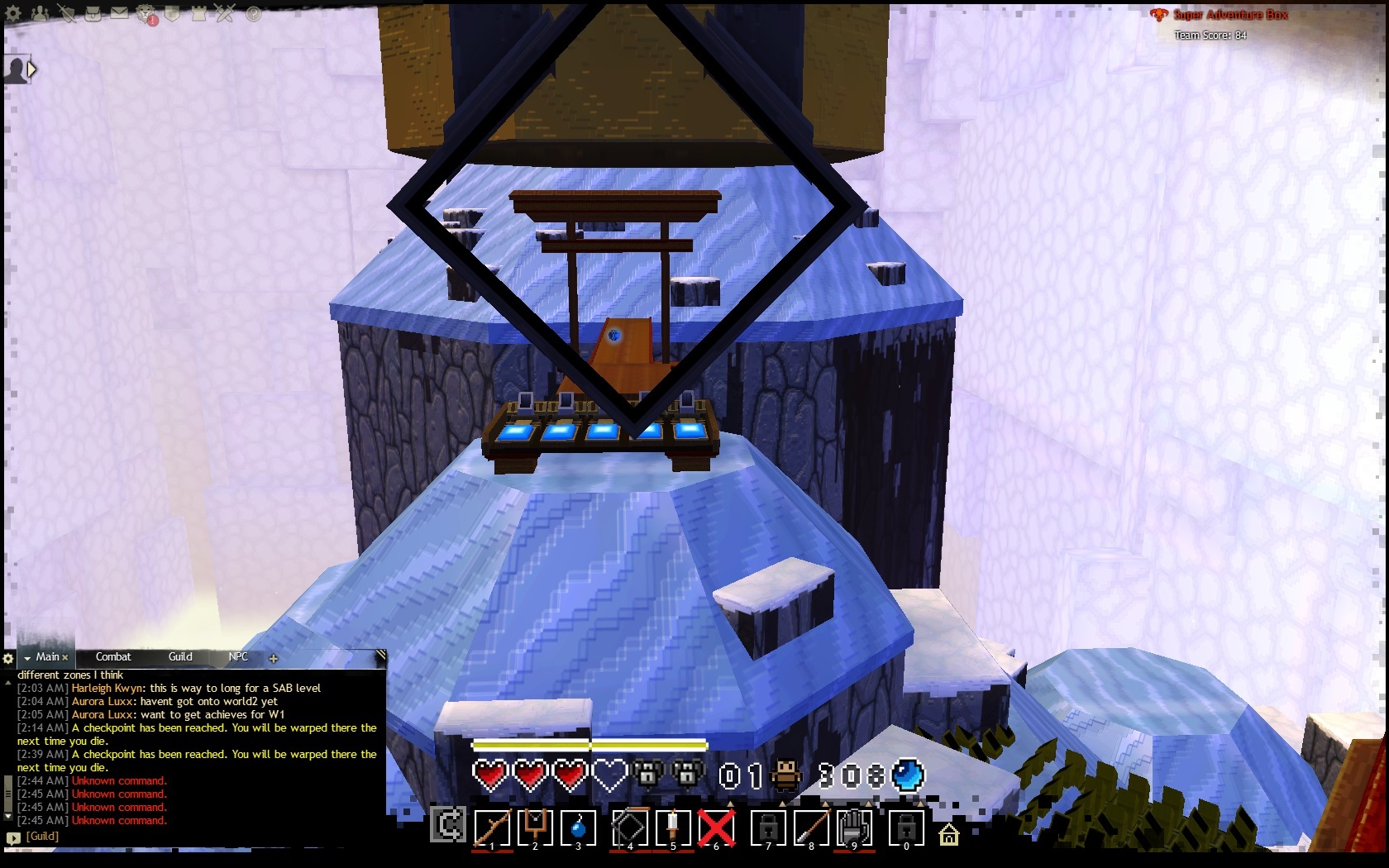The width and height of the screenshot is (1389, 868).
Task: Open the inventory bag icon
Action: [93, 13]
